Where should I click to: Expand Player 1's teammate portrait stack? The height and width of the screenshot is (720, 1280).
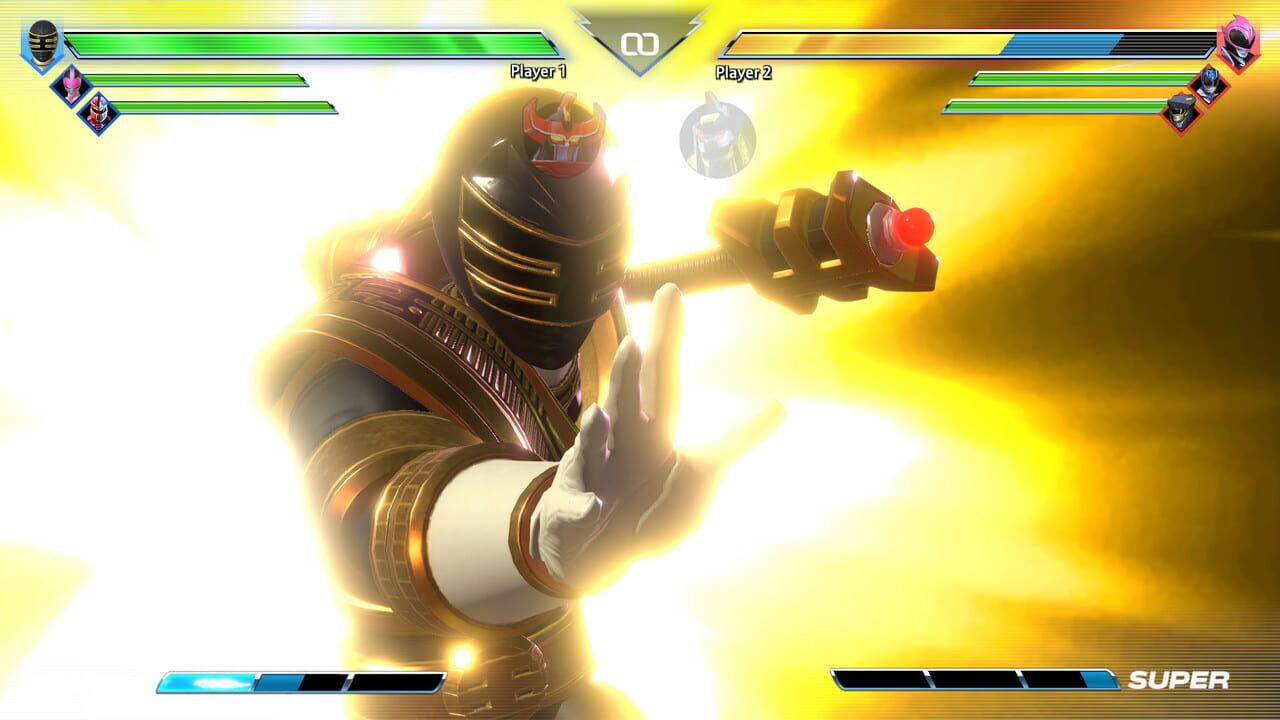coord(85,98)
